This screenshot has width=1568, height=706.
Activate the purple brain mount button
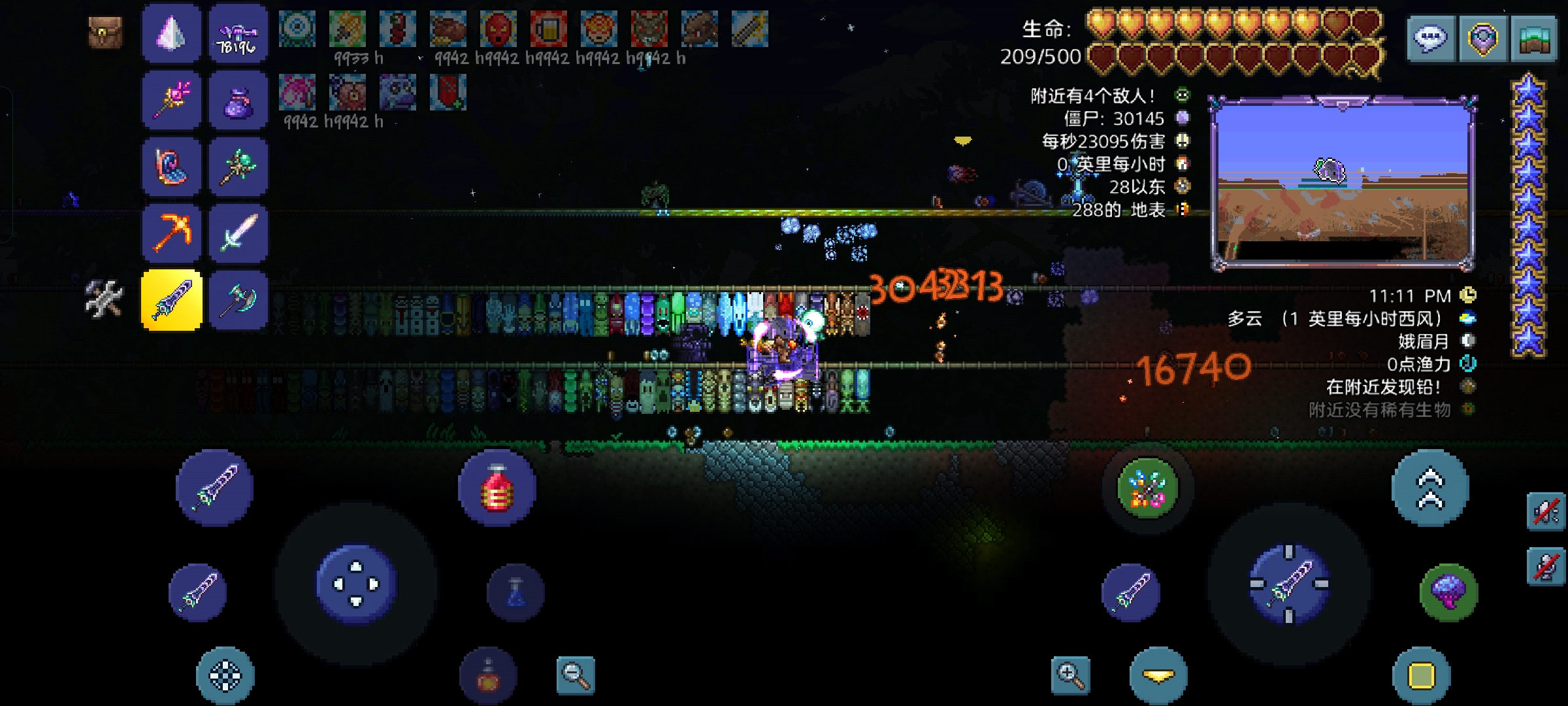(x=1448, y=592)
